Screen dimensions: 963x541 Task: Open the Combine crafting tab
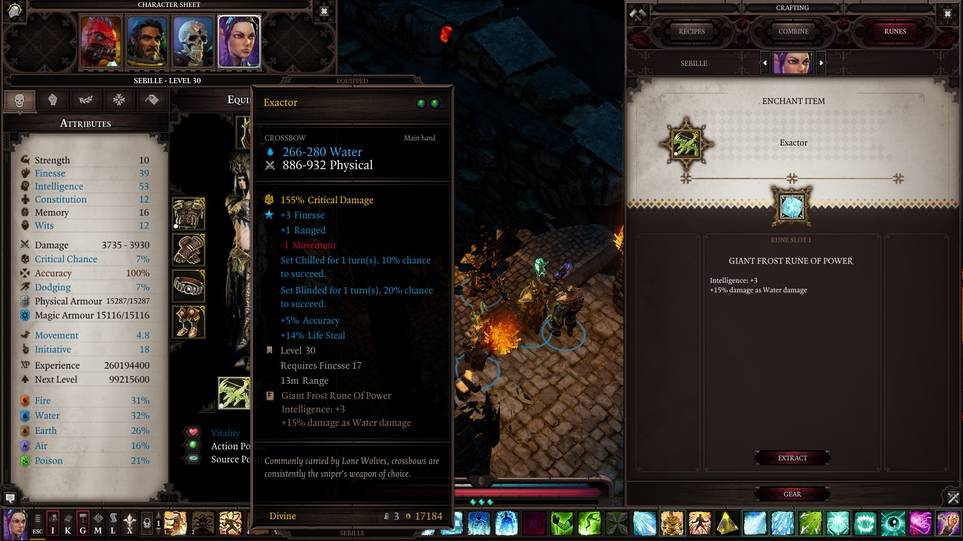click(793, 31)
